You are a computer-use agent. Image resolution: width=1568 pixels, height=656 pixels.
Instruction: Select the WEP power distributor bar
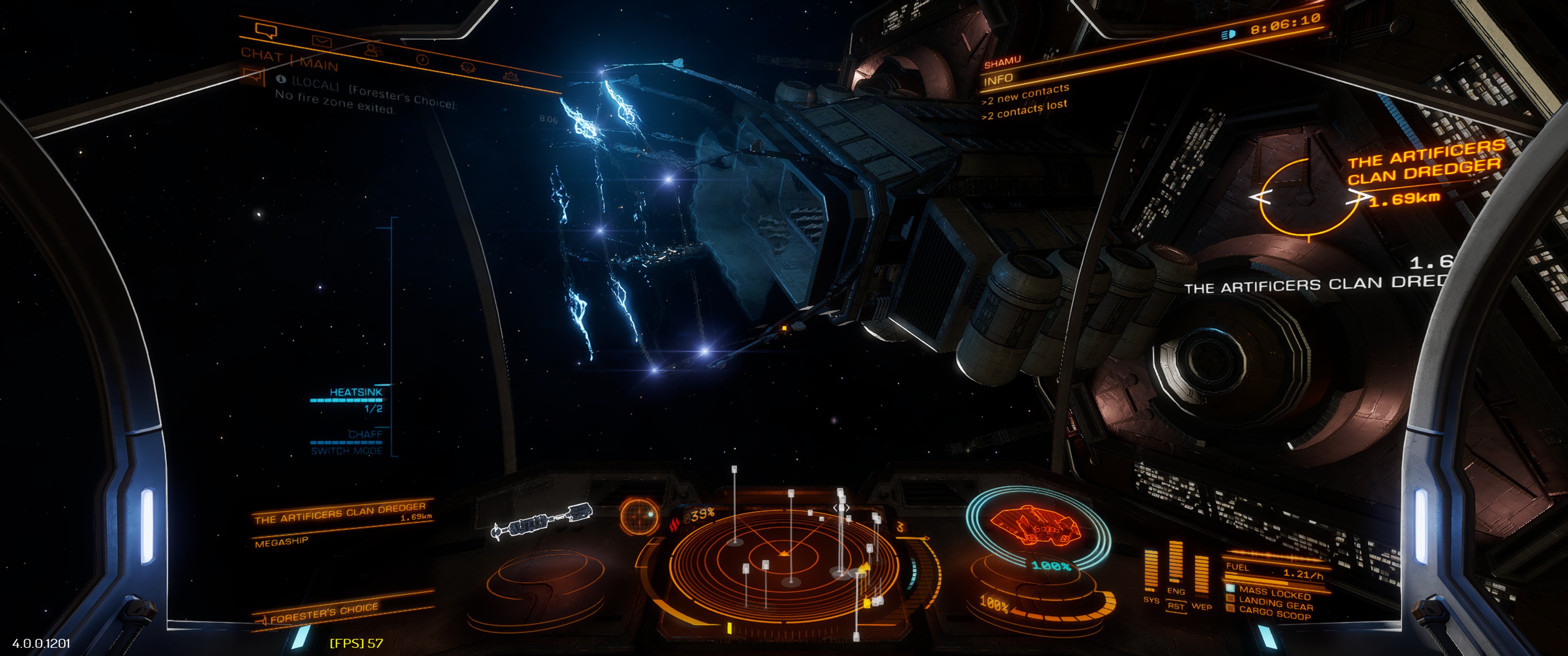(1201, 575)
